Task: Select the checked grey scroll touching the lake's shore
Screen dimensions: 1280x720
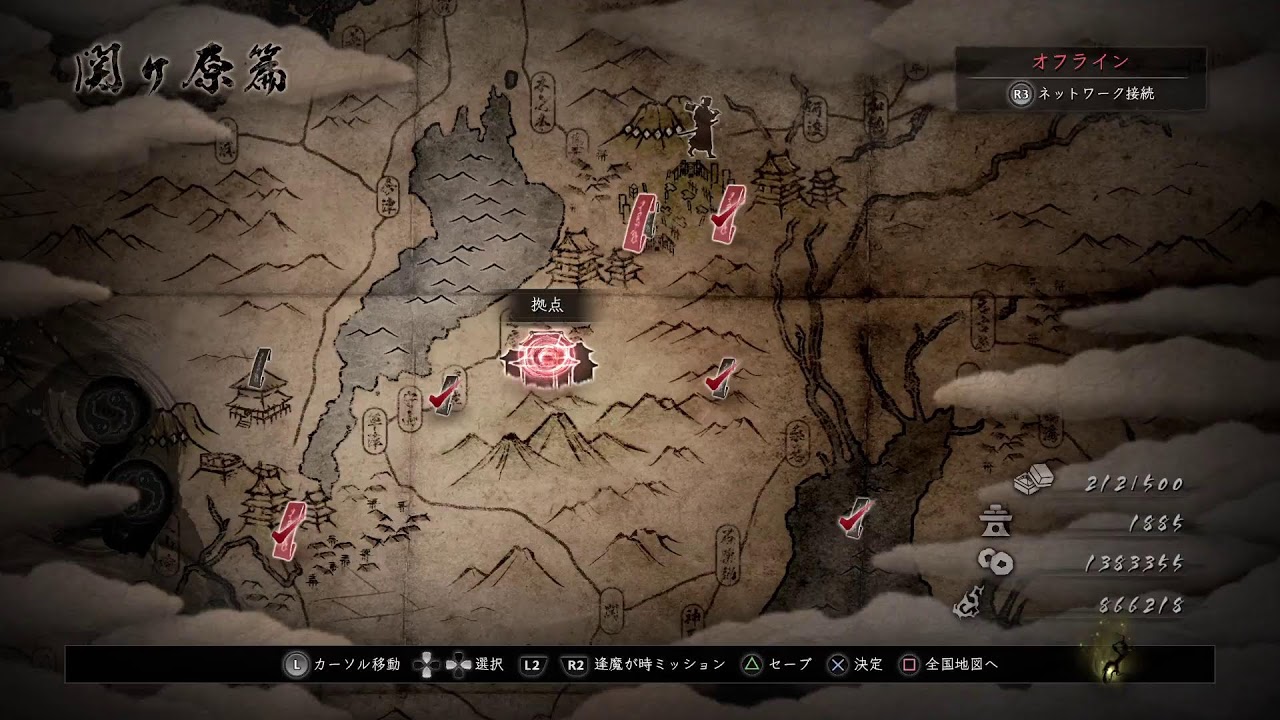Action: pyautogui.click(x=444, y=392)
